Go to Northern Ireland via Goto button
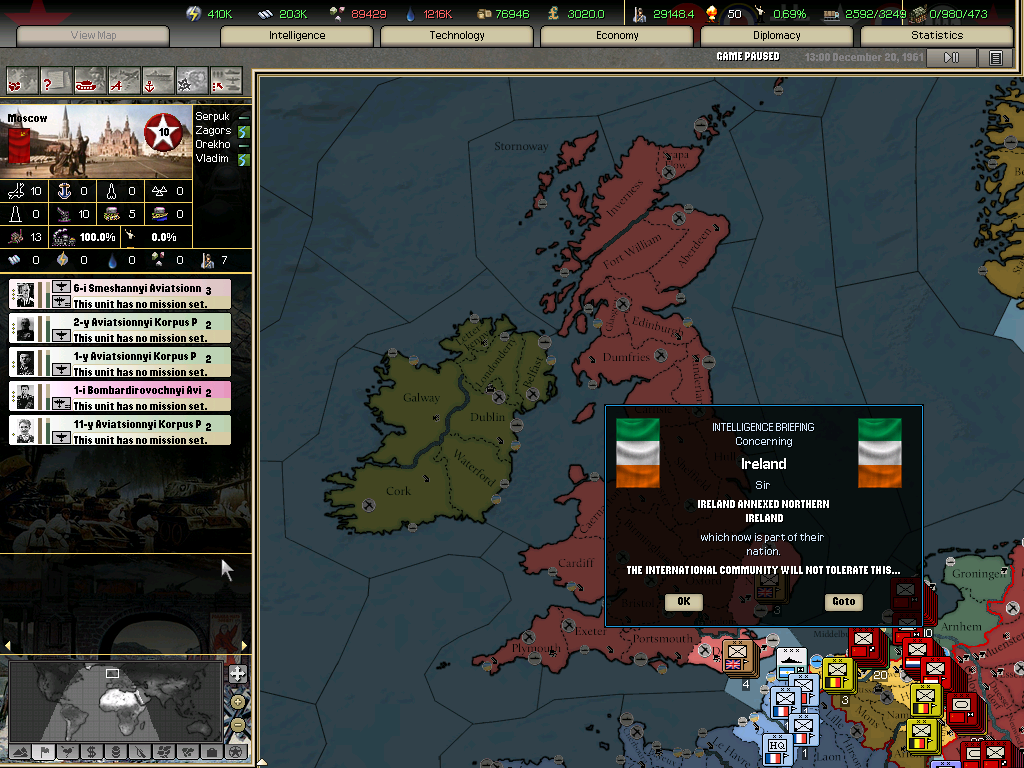This screenshot has height=768, width=1024. click(844, 601)
